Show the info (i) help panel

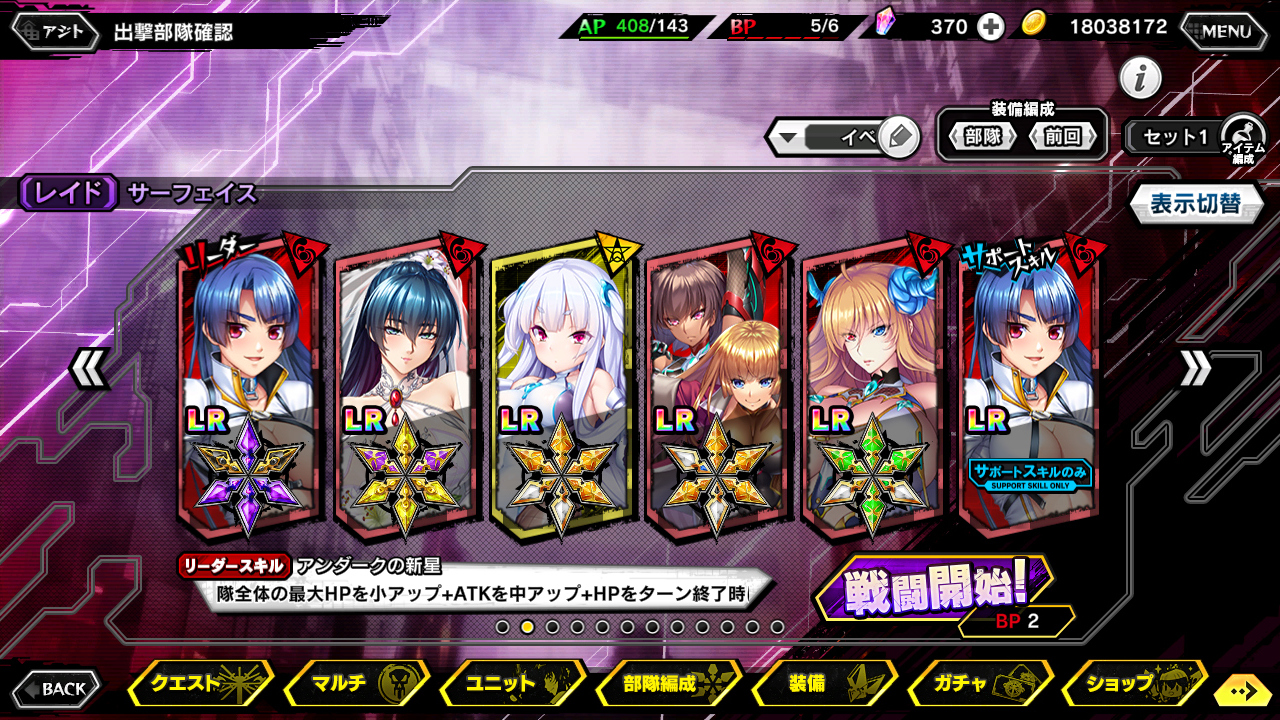pos(1140,78)
